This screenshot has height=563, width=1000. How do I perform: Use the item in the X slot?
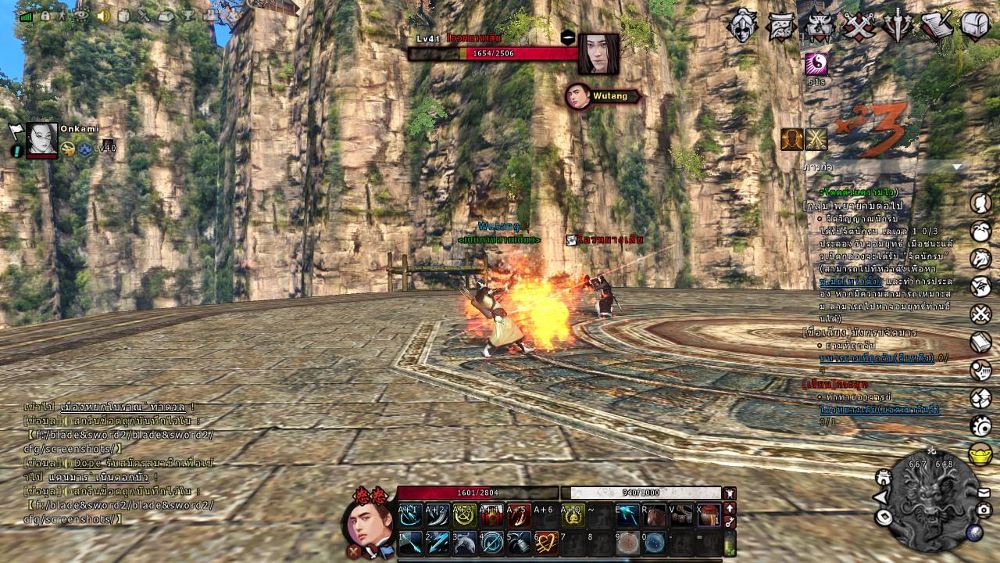(708, 515)
